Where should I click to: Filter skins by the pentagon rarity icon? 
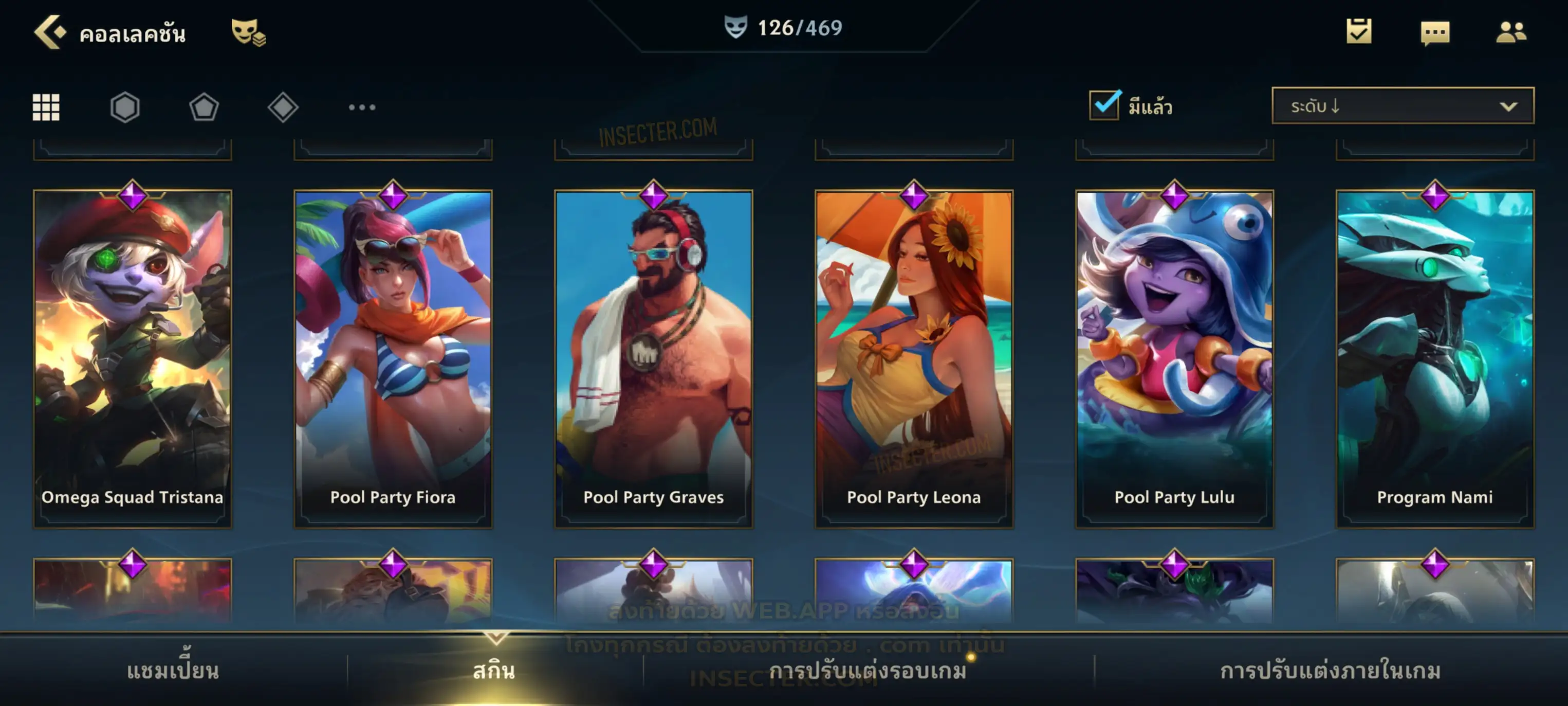(x=204, y=107)
